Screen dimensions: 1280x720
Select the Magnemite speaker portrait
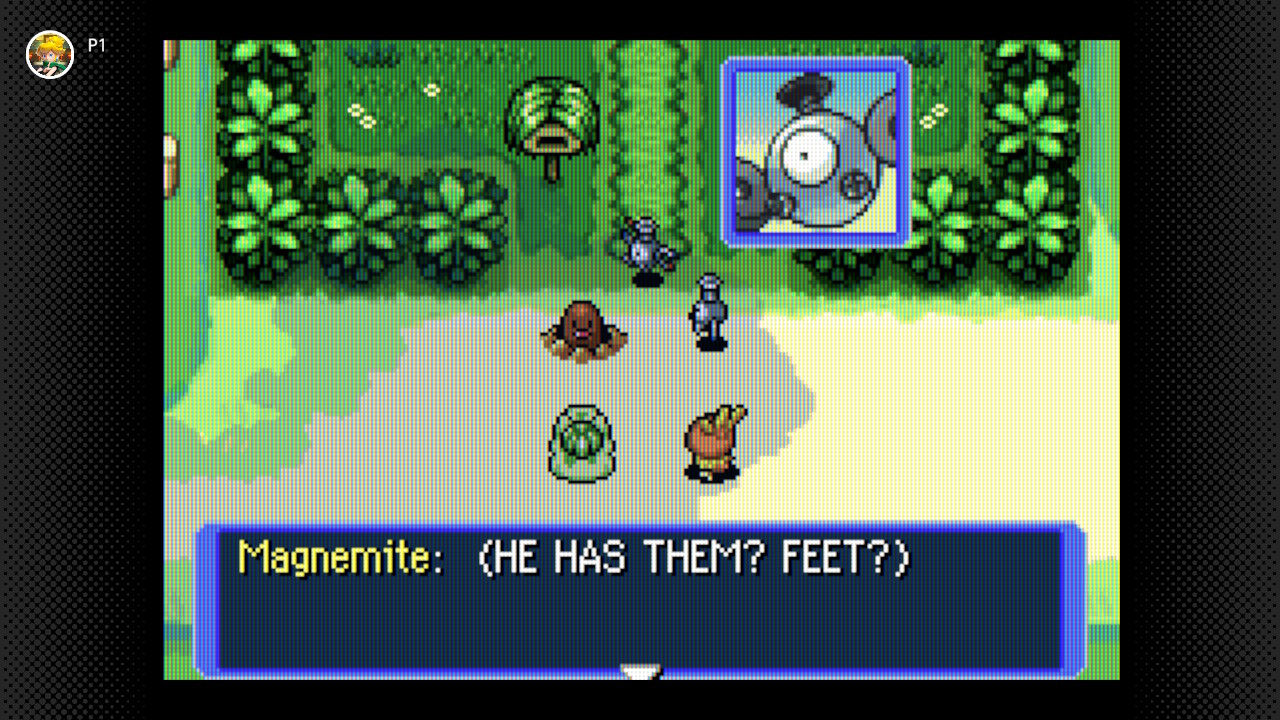click(x=817, y=151)
